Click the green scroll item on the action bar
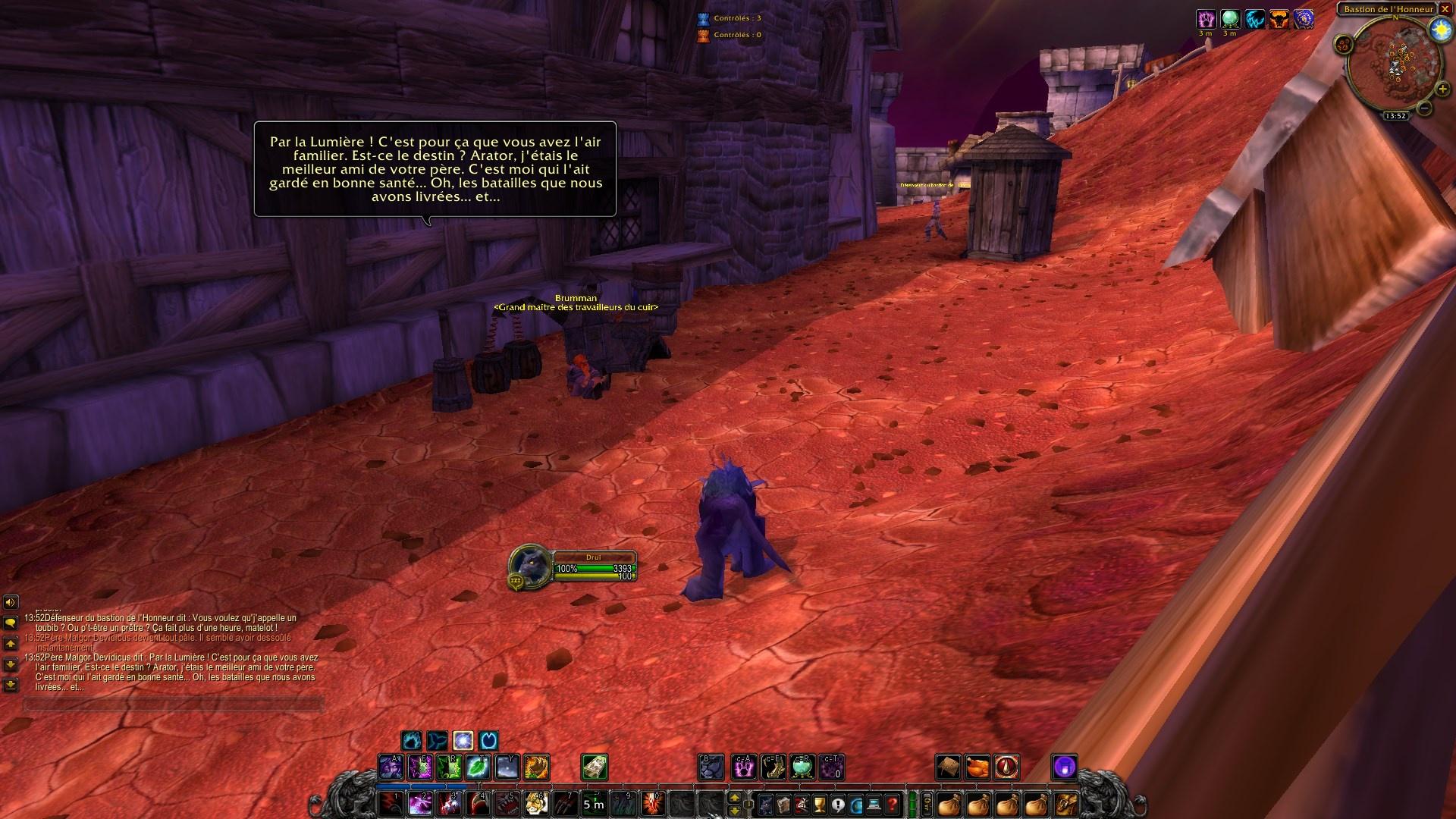Screen dimensions: 1456x819 [x=595, y=767]
